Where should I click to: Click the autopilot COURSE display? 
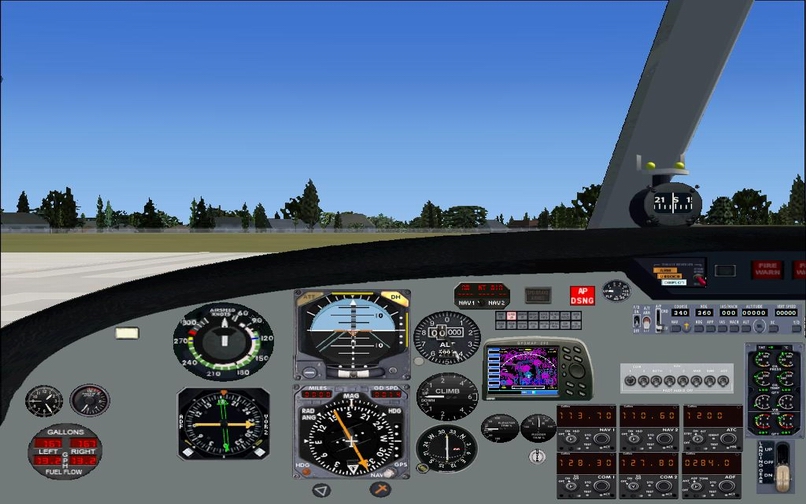tap(680, 312)
